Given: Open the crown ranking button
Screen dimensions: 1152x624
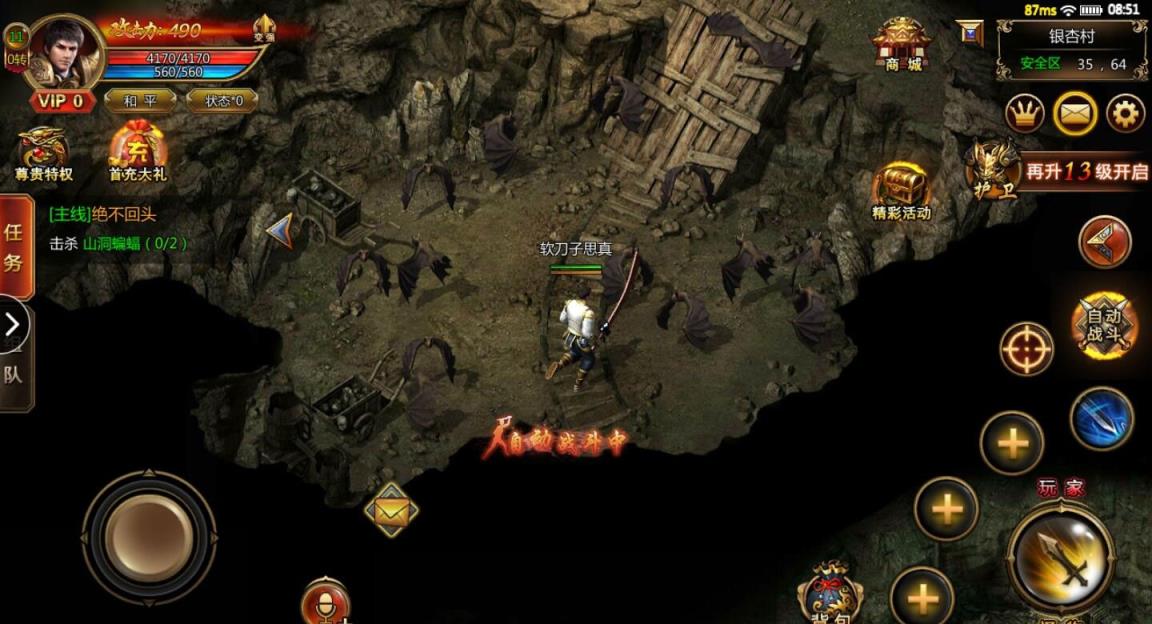Looking at the screenshot, I should click(1024, 114).
